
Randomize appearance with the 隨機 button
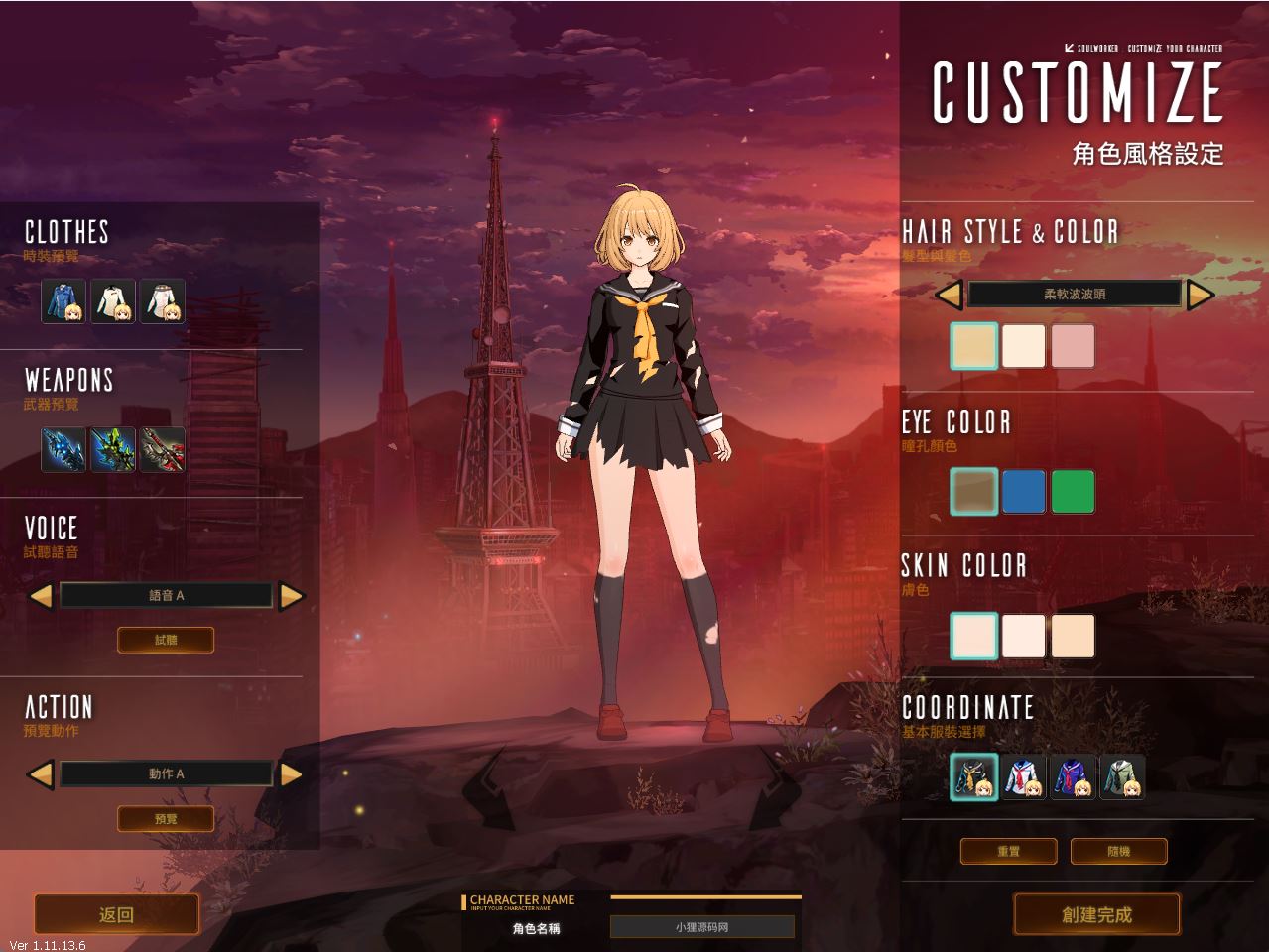1118,851
